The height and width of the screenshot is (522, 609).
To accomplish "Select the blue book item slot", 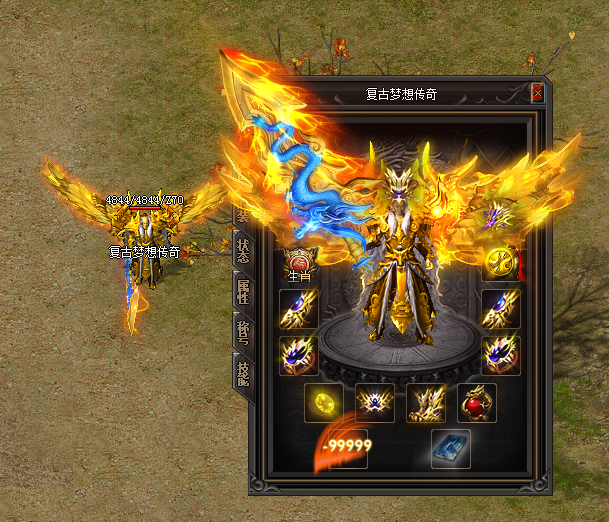I will coord(449,448).
